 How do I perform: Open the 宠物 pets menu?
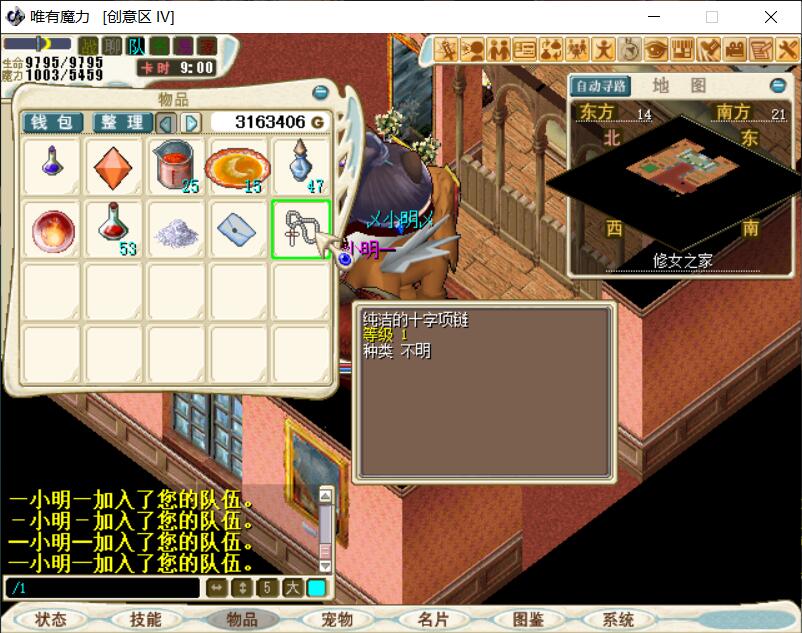point(337,620)
